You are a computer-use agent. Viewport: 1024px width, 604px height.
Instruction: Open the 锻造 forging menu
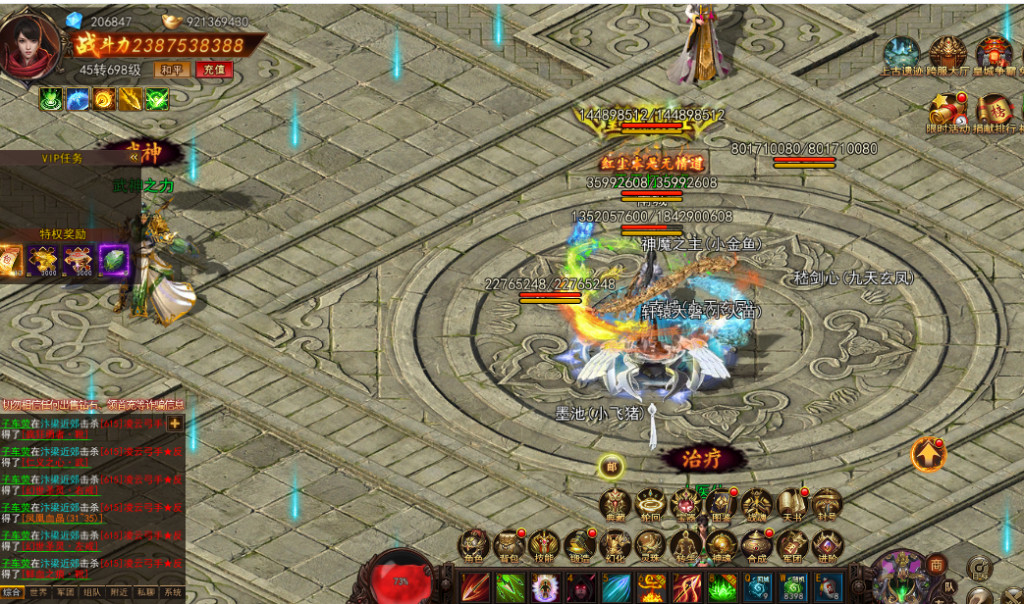tap(578, 546)
